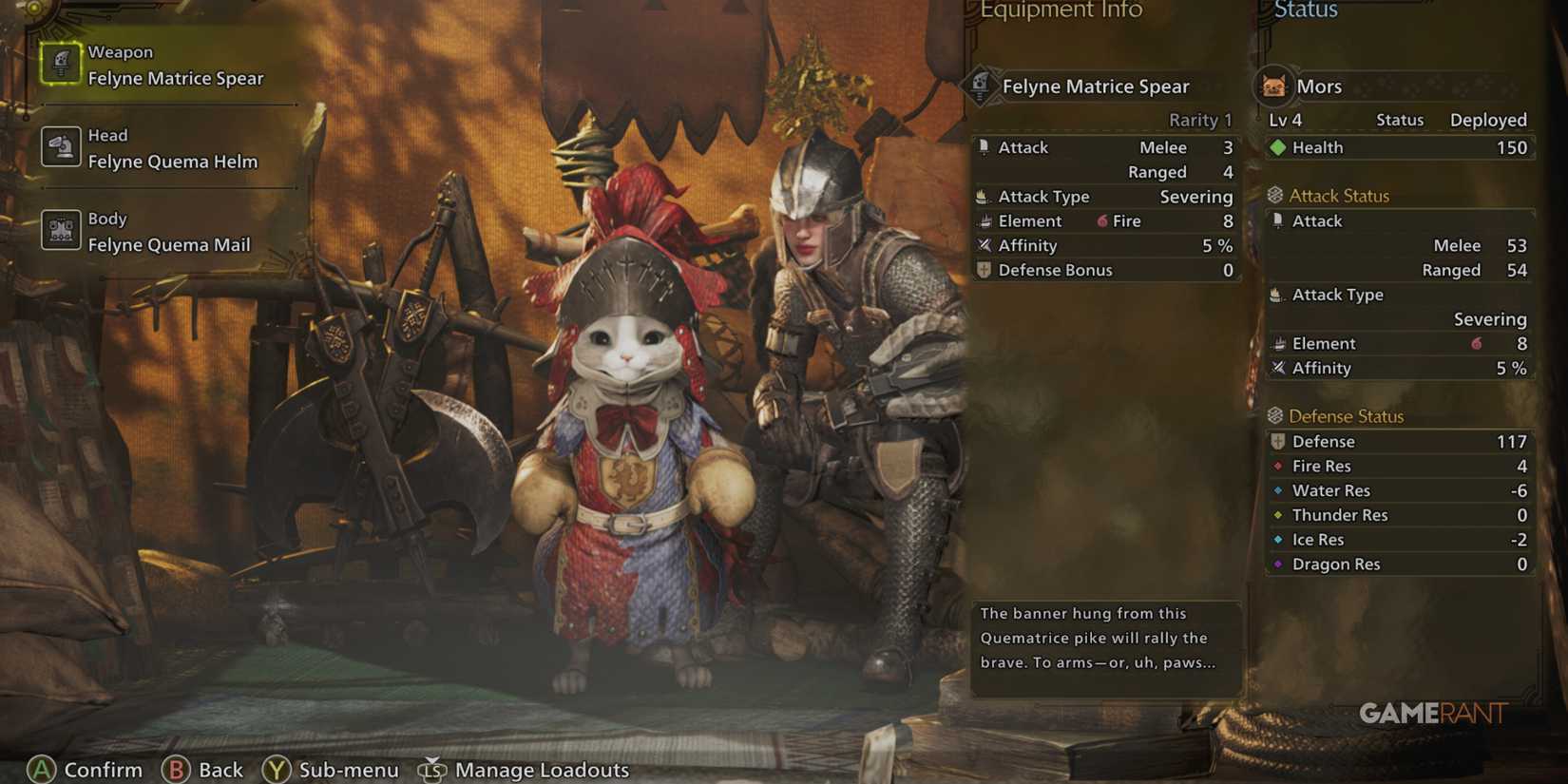Click the Head armor slot icon

pyautogui.click(x=61, y=147)
